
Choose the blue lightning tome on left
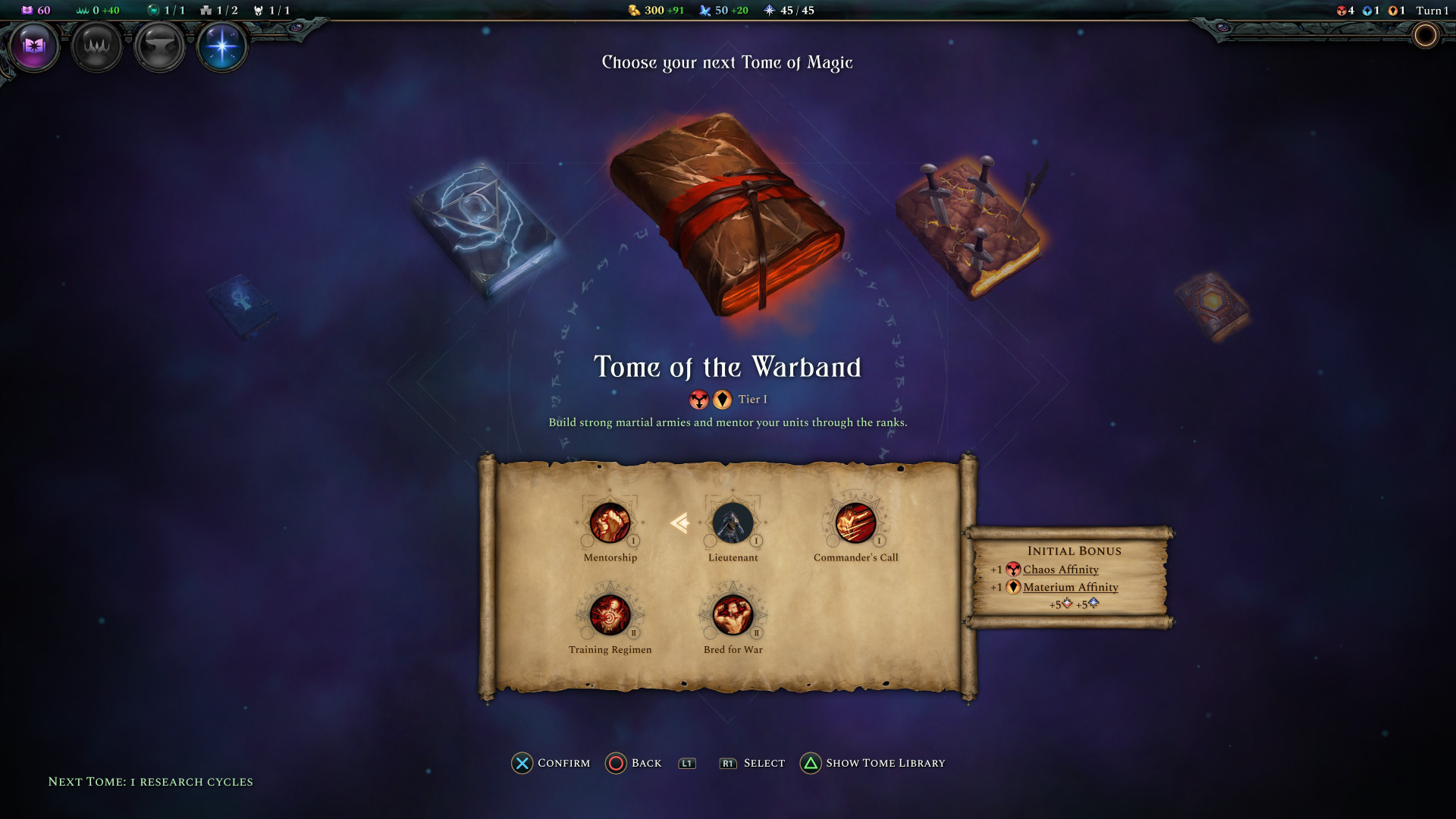click(484, 227)
